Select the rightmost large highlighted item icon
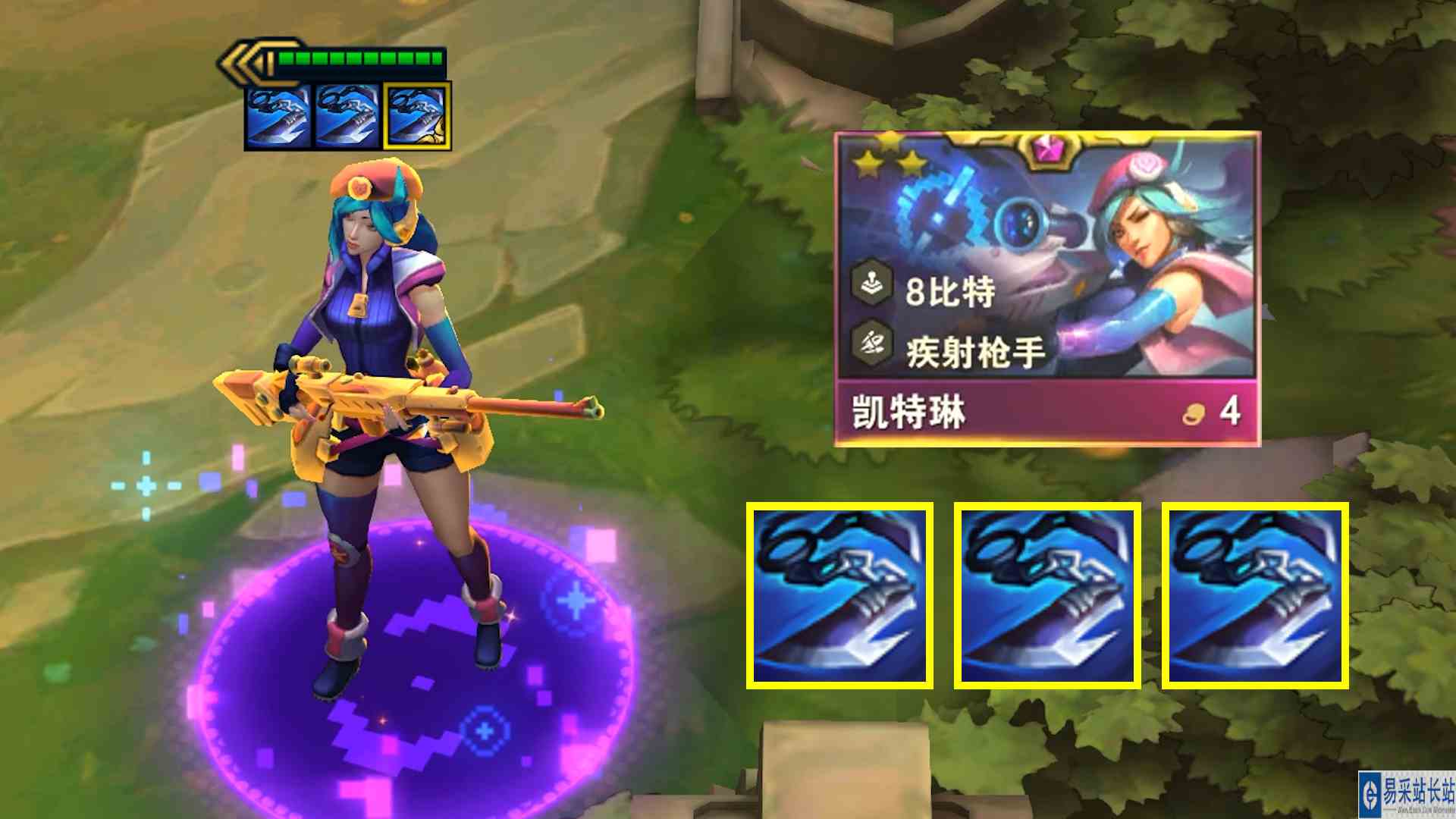 pyautogui.click(x=1256, y=596)
